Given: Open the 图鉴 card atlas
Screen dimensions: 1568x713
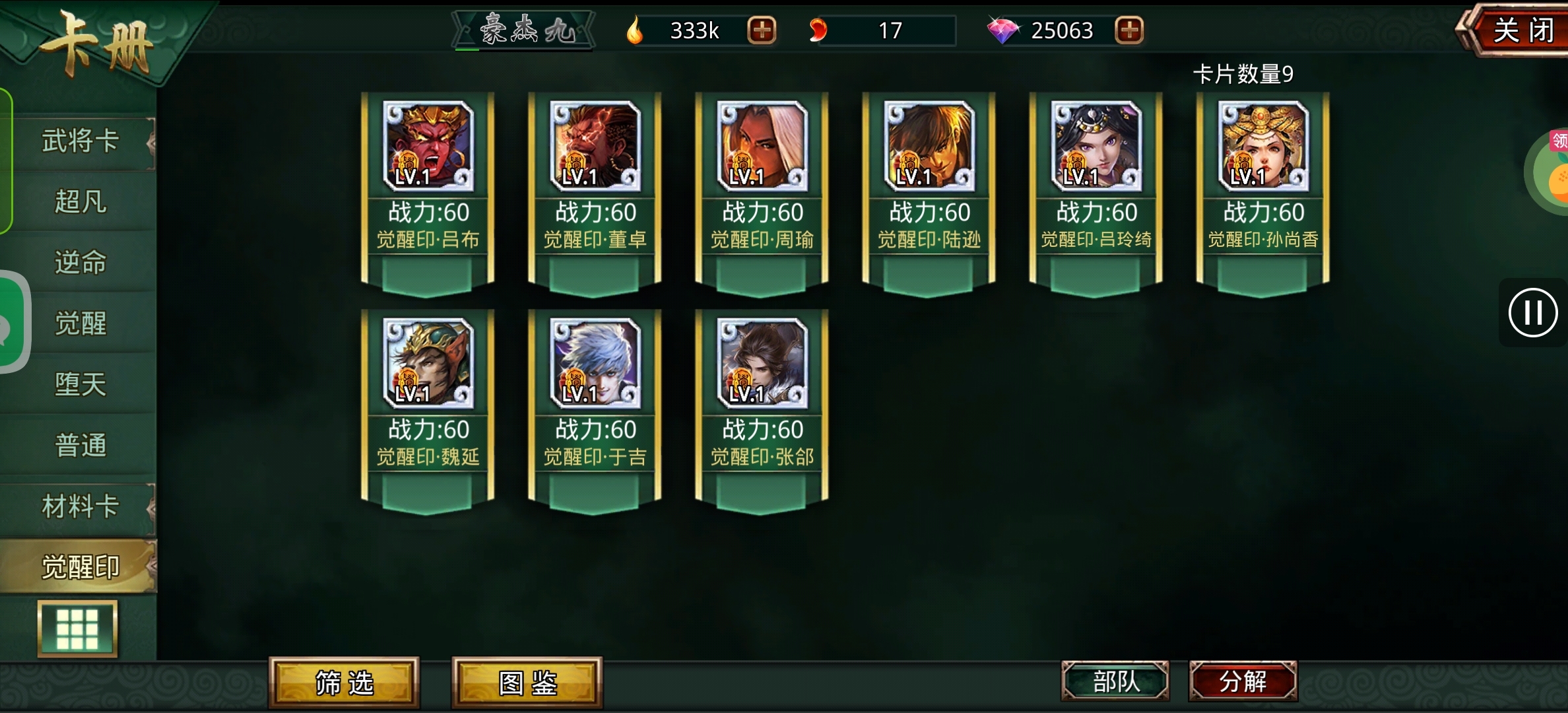Looking at the screenshot, I should [526, 684].
